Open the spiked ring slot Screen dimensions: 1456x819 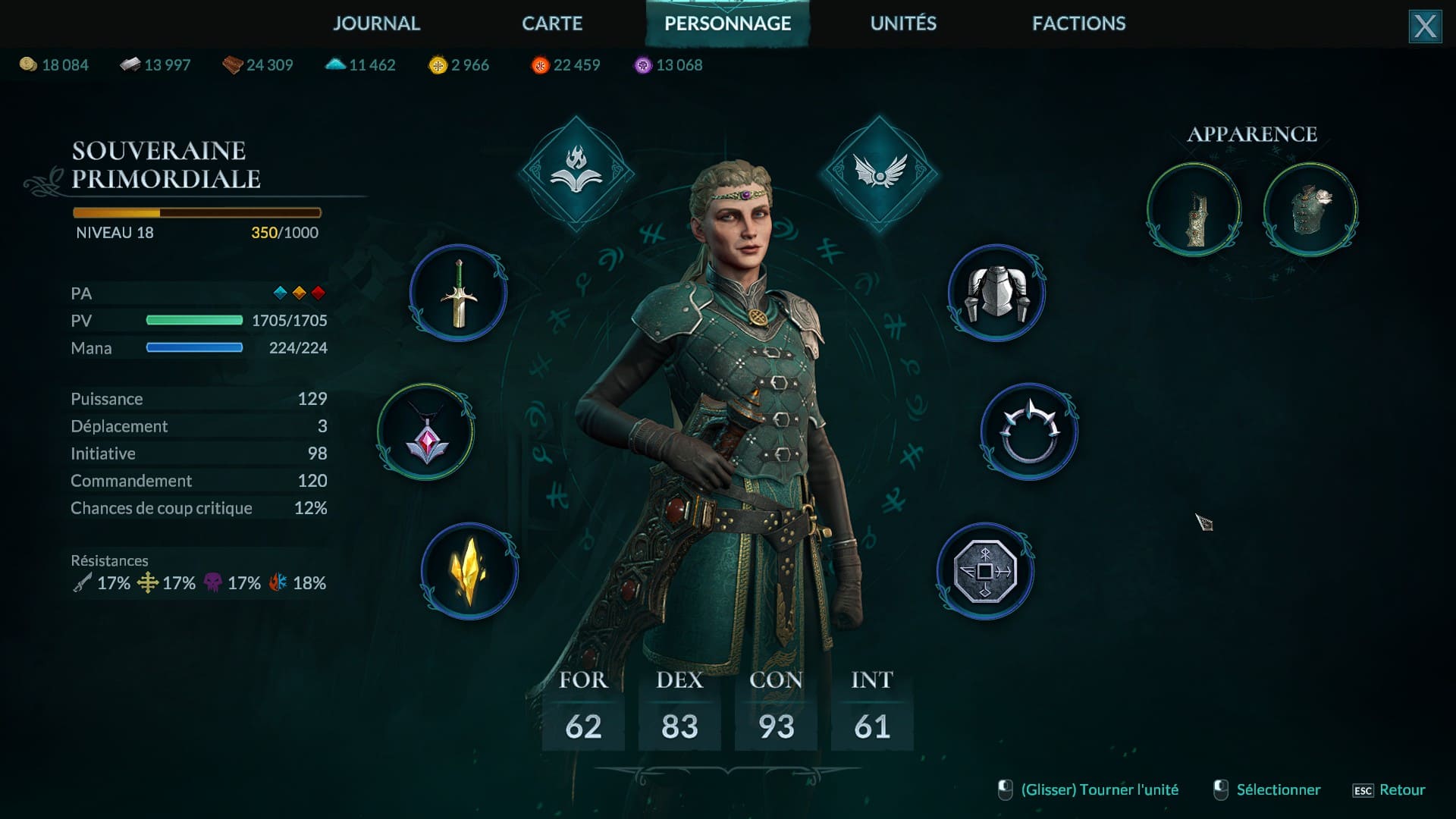tap(1029, 432)
